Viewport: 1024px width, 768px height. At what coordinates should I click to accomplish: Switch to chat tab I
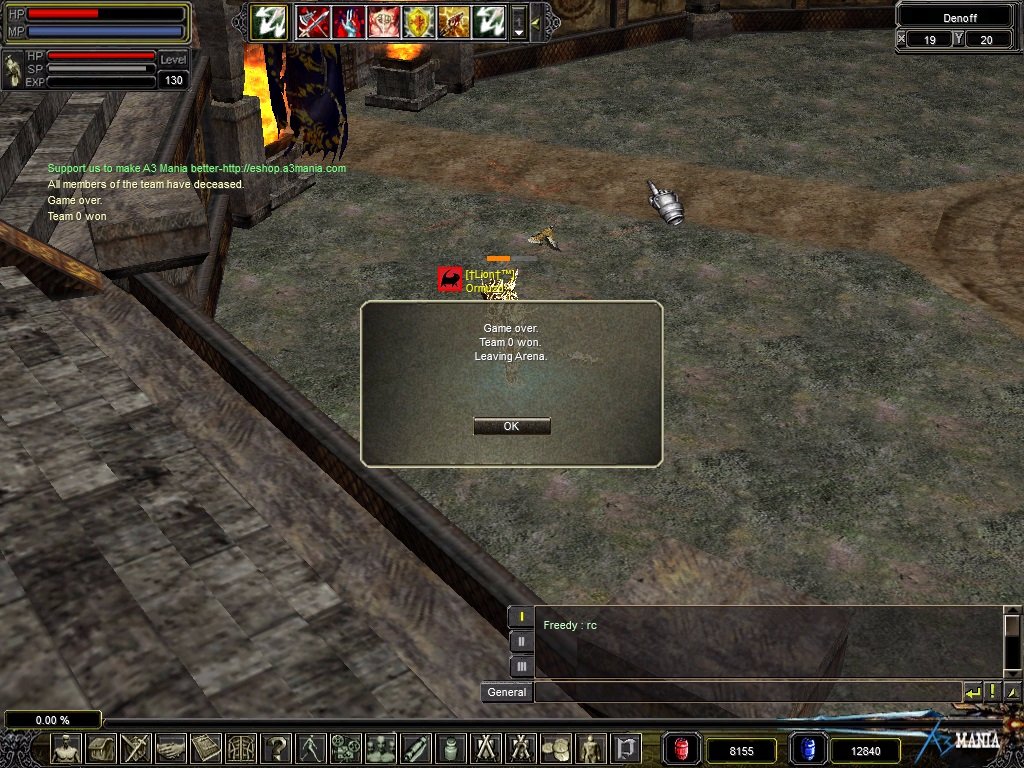521,617
